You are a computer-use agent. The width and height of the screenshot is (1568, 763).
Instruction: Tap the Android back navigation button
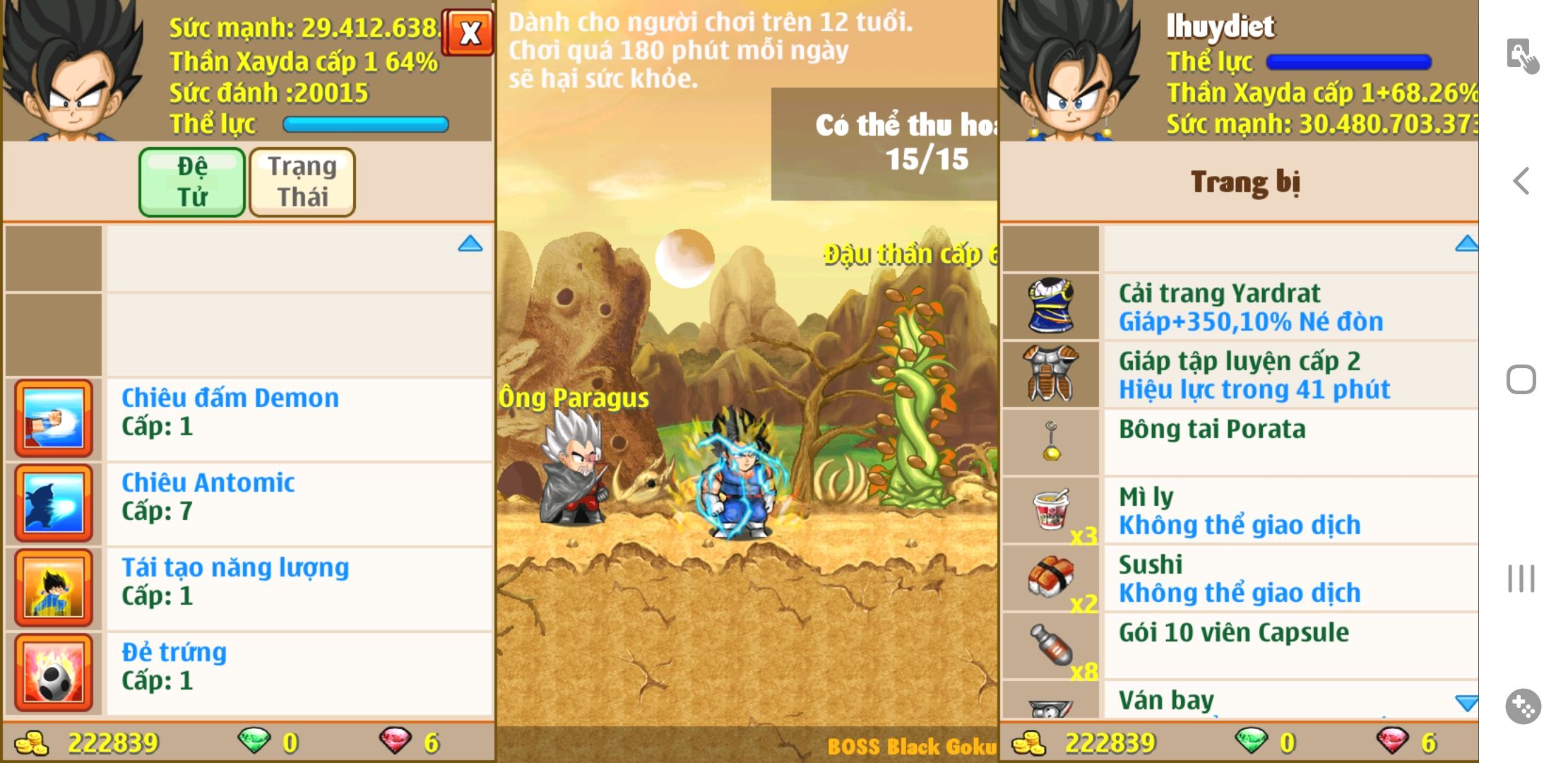coord(1521,182)
